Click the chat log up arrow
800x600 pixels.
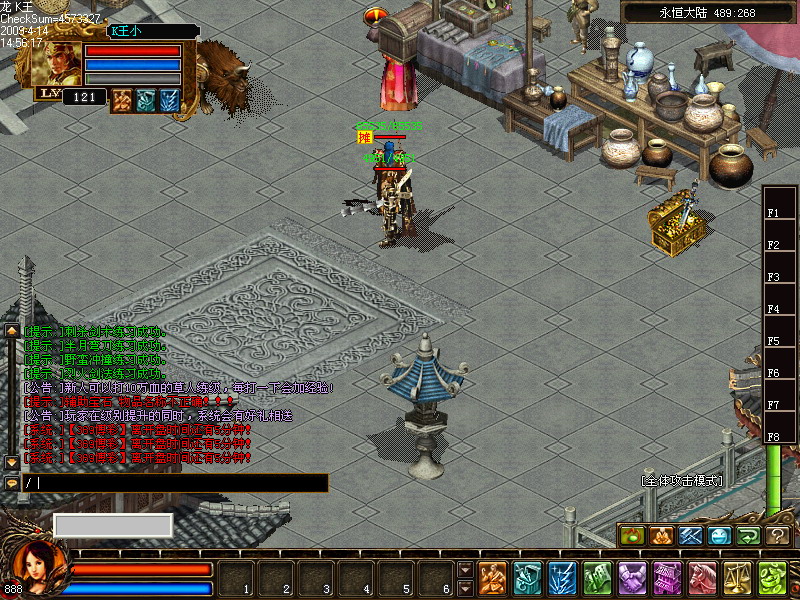click(12, 330)
